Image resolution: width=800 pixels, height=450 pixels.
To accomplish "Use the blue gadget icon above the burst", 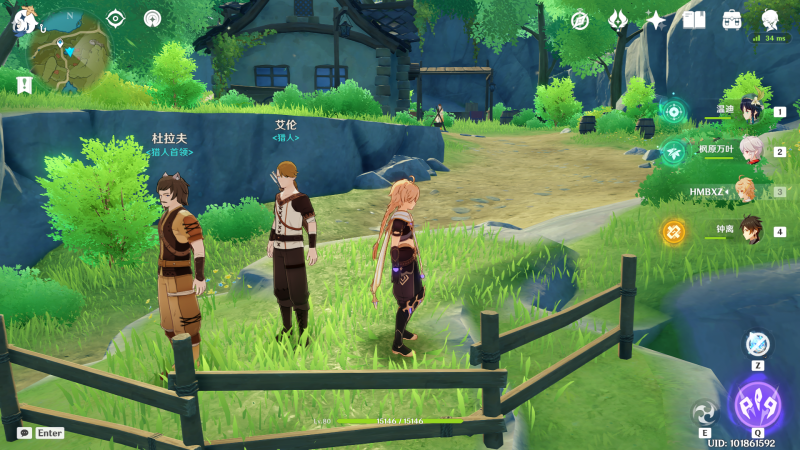I will (758, 344).
